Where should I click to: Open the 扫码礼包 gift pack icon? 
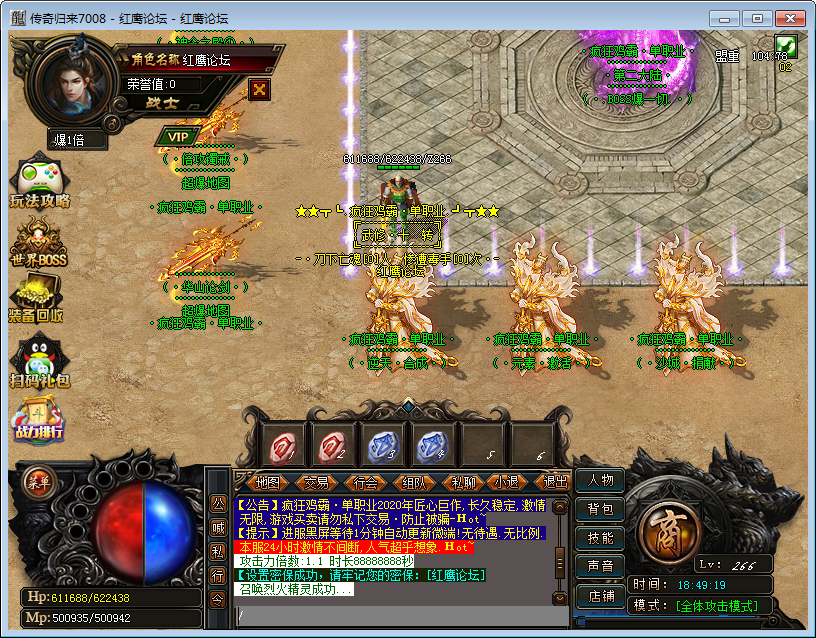(38, 362)
